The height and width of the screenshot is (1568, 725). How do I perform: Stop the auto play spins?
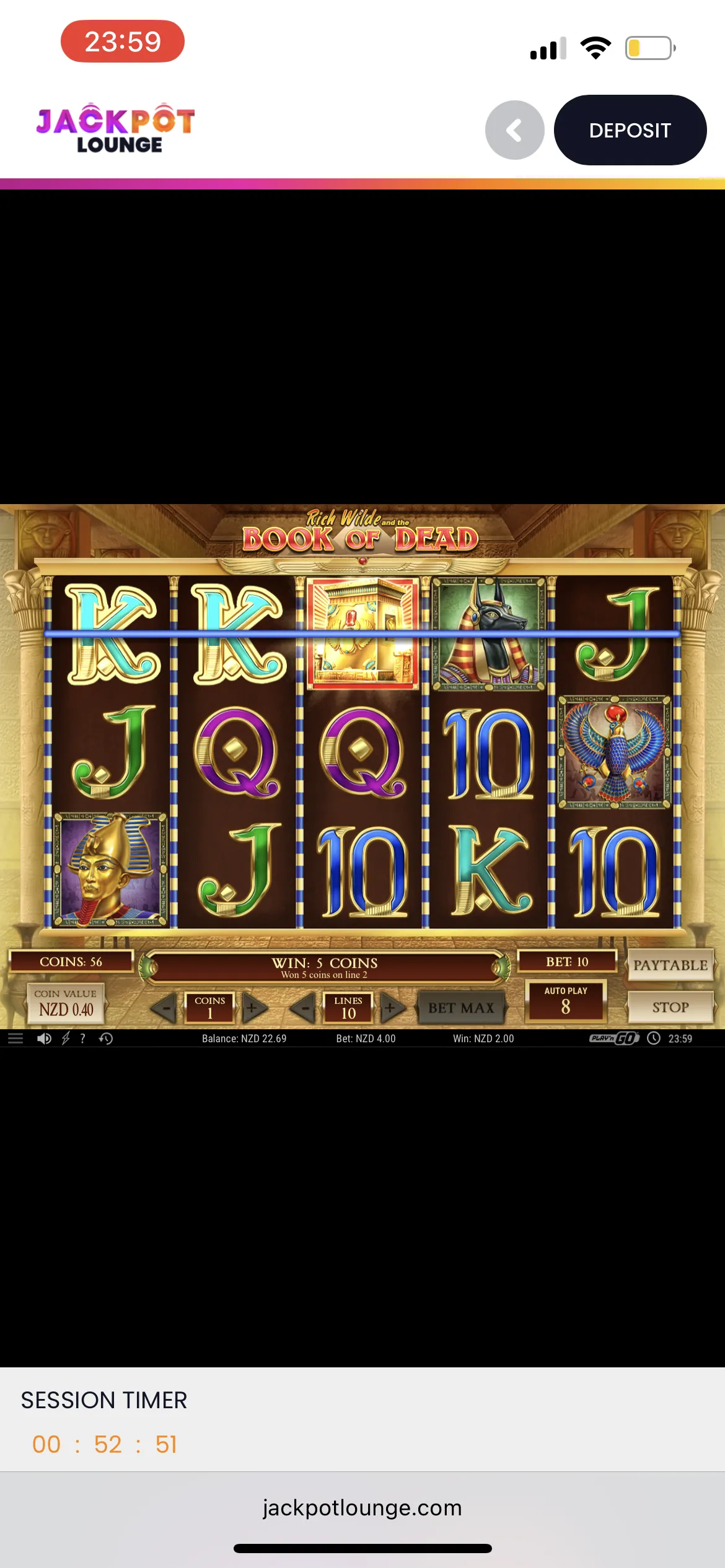pyautogui.click(x=670, y=1007)
